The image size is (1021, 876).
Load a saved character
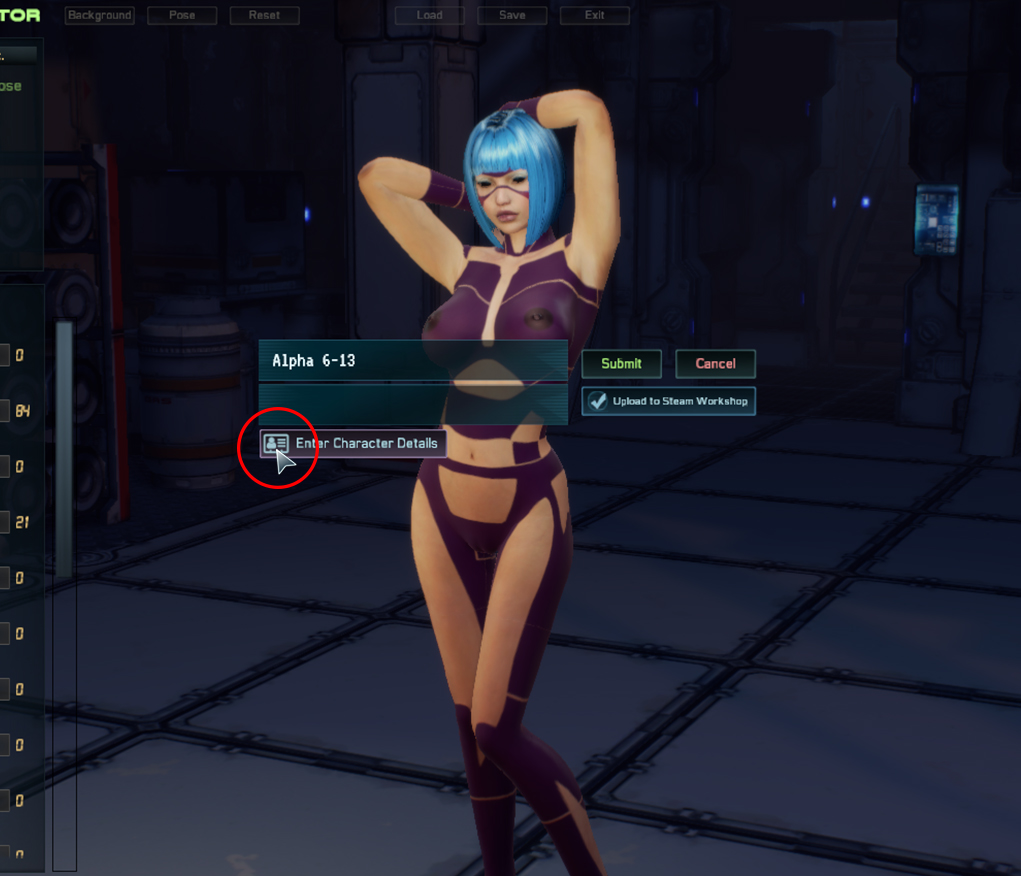click(430, 15)
